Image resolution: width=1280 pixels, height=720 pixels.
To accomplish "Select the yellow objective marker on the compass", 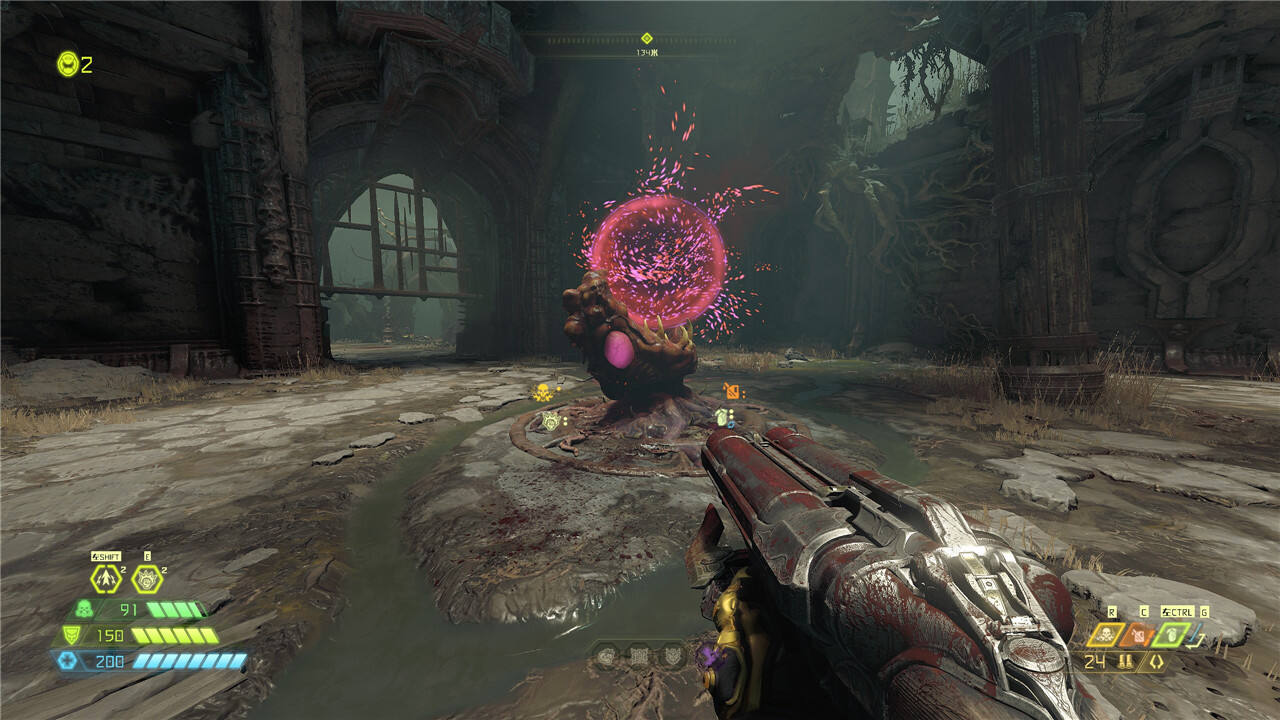I will [x=646, y=38].
